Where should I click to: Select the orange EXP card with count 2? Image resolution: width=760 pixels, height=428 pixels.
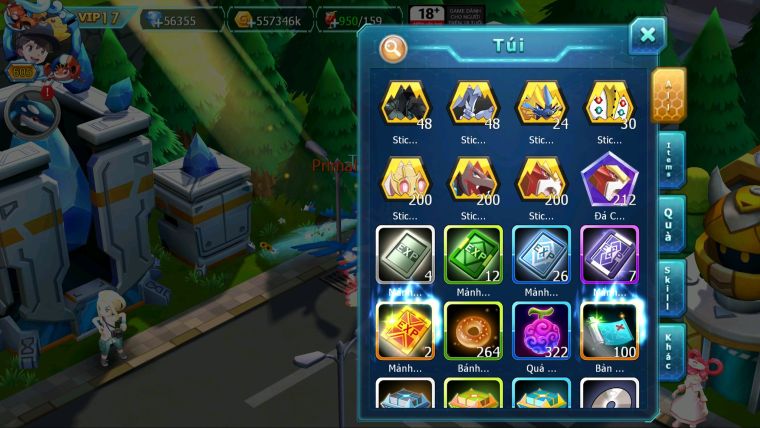pos(405,331)
